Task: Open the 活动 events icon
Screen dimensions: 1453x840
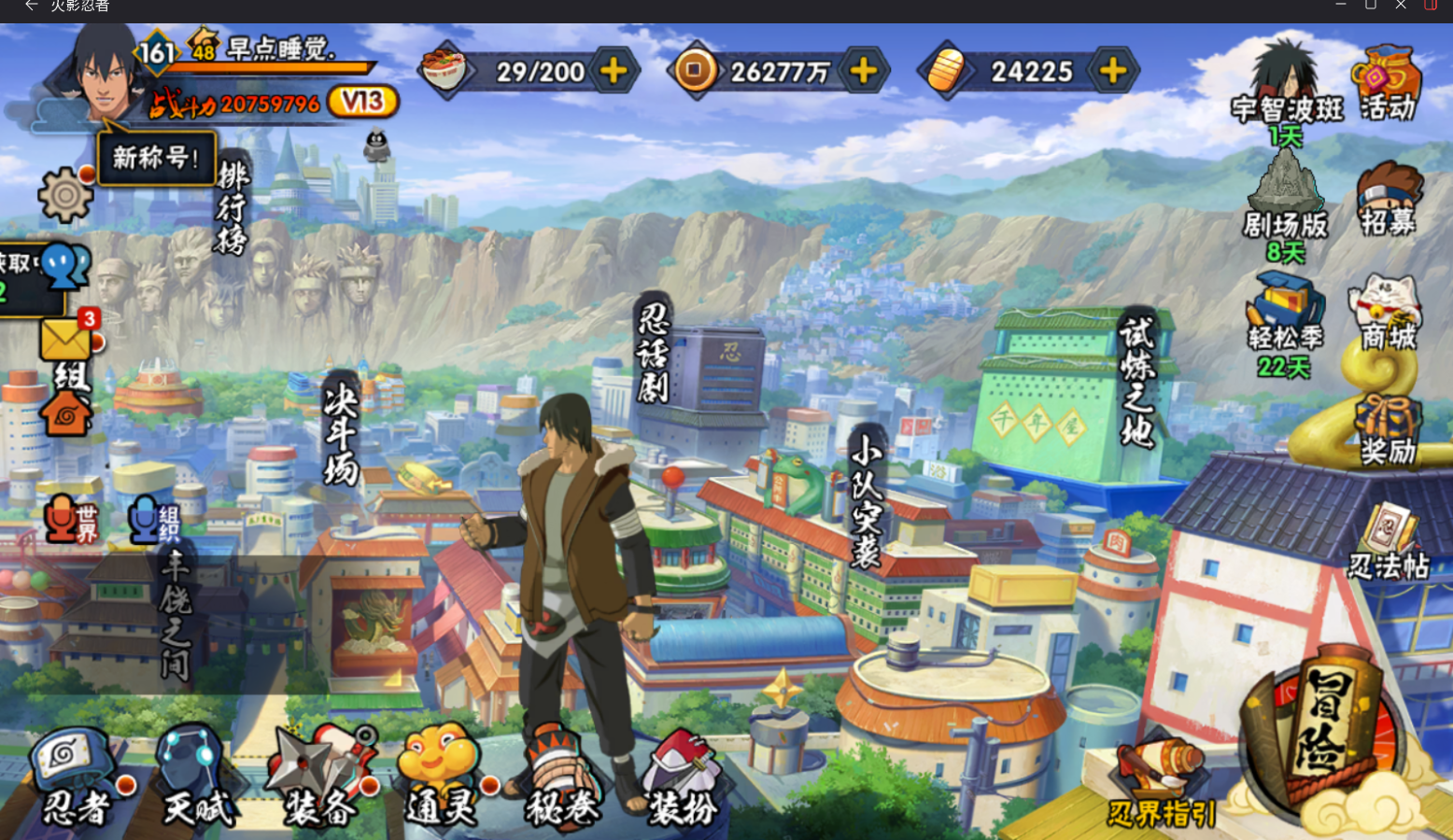Action: (1387, 84)
